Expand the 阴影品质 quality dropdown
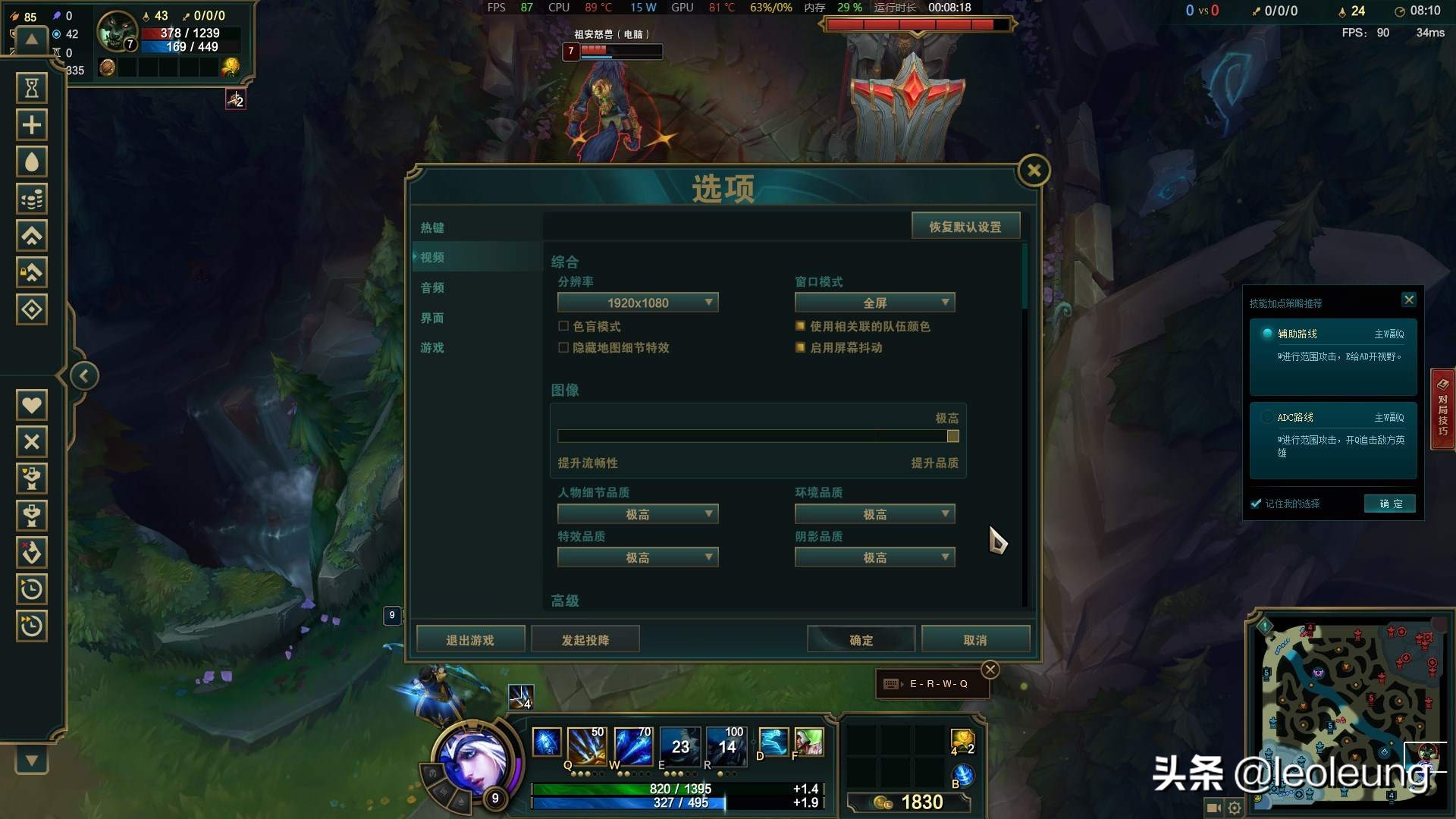Image resolution: width=1456 pixels, height=819 pixels. 874,557
